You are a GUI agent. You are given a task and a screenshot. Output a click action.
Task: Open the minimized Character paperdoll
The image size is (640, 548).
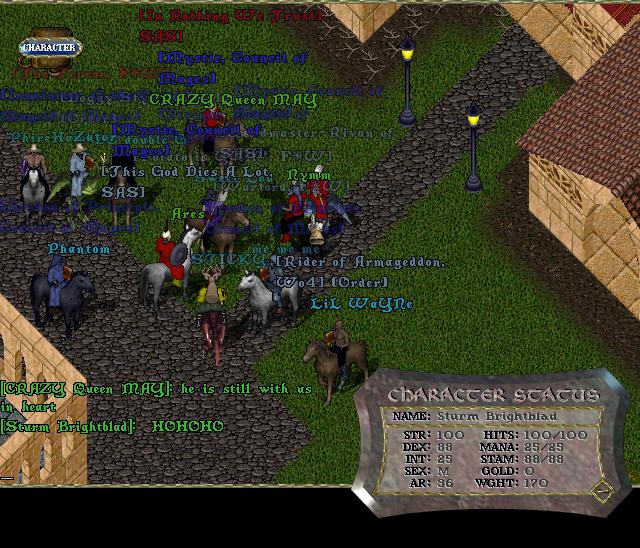pos(50,47)
